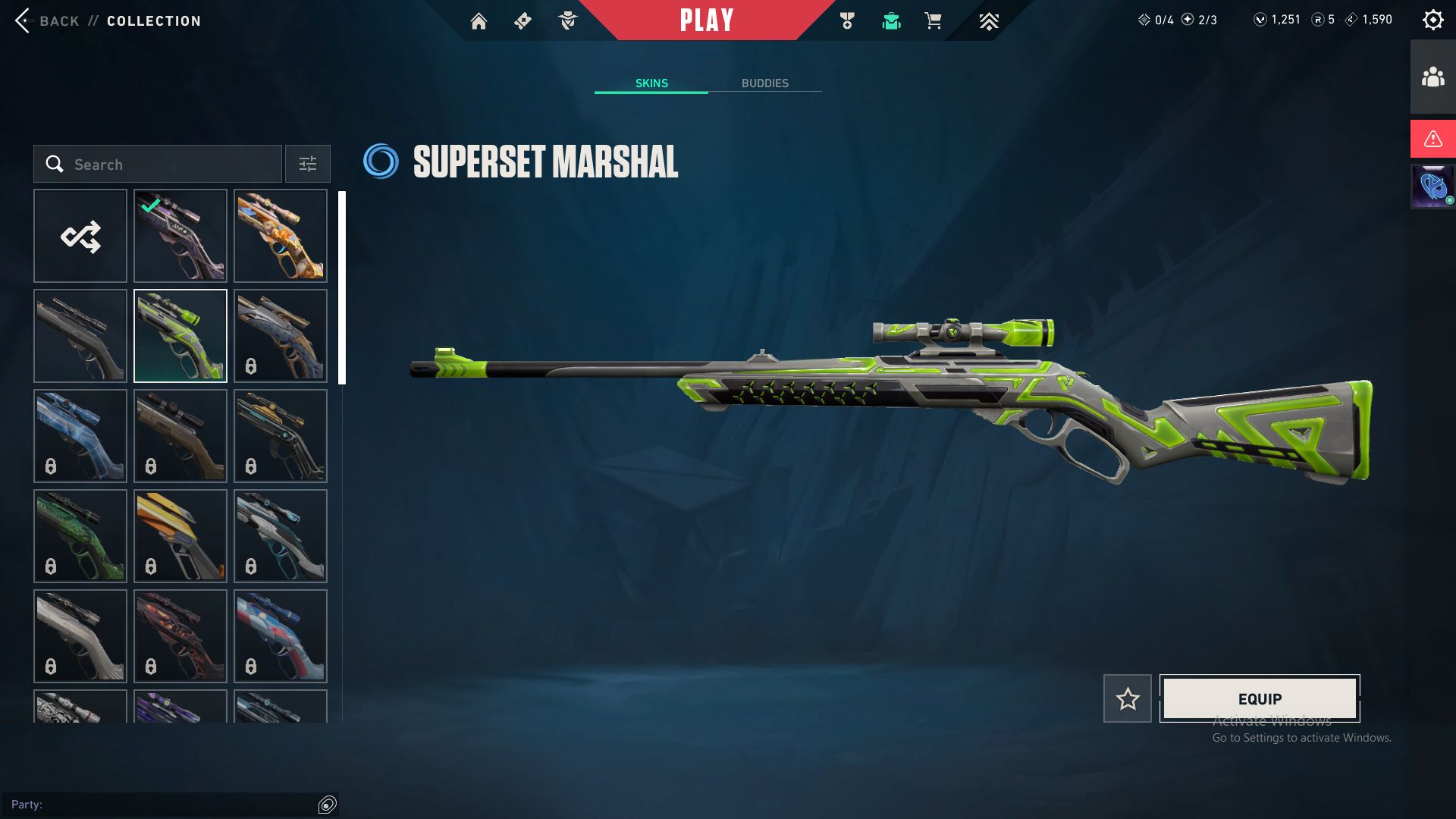Open the home screen icon

click(x=479, y=21)
